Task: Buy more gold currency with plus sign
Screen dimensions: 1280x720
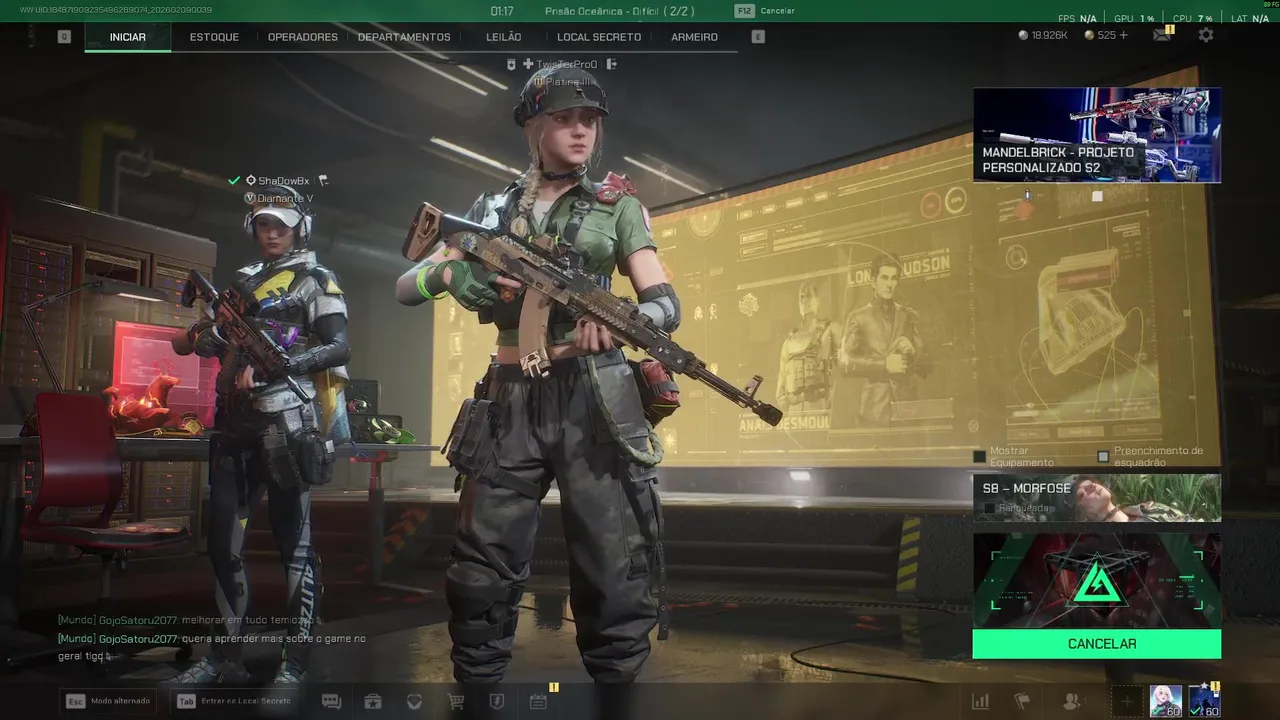Action: coord(1123,35)
